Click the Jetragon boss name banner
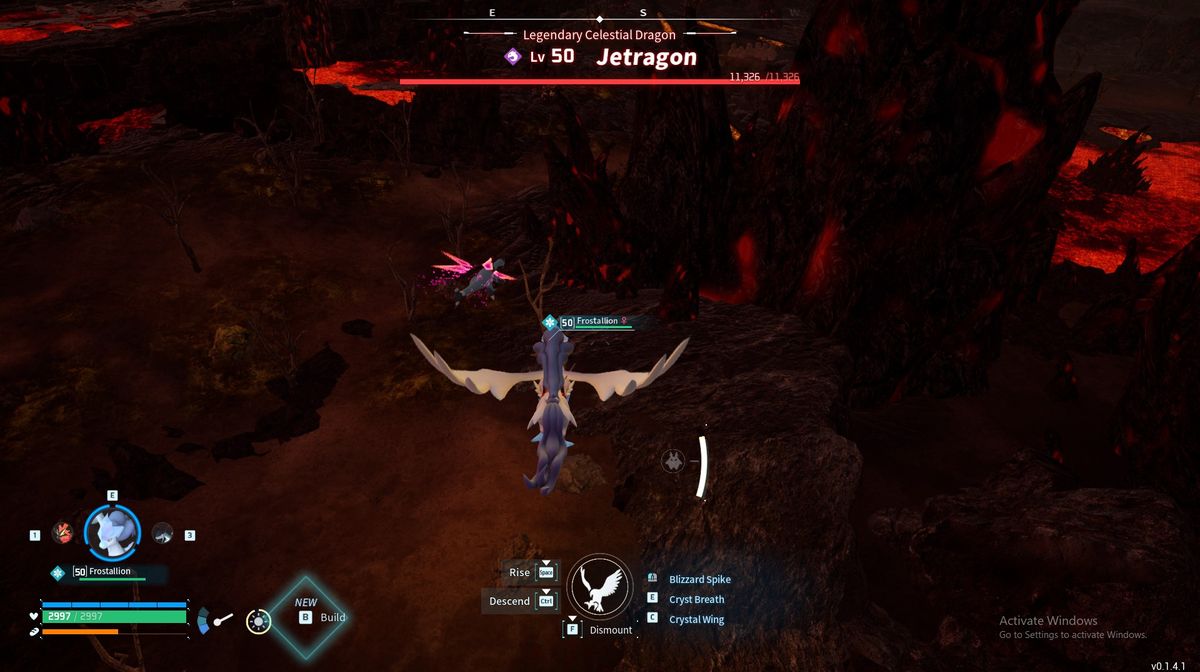The height and width of the screenshot is (672, 1200). pyautogui.click(x=646, y=57)
